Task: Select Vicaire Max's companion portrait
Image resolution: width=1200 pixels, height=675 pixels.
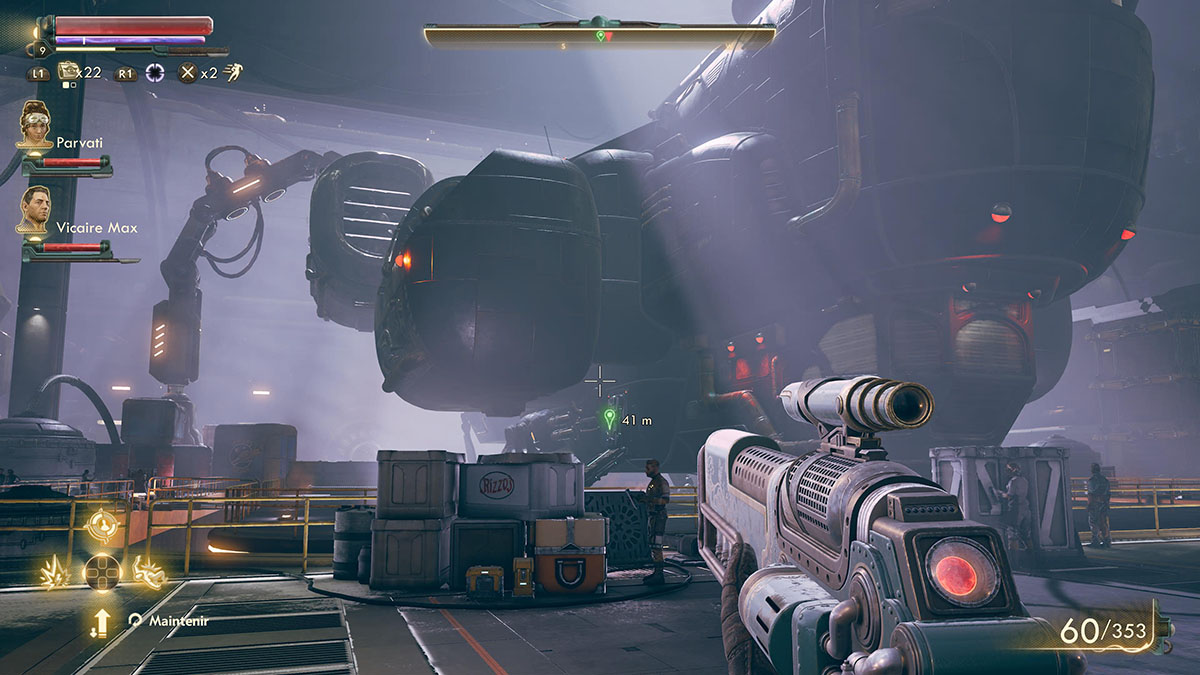Action: (x=35, y=211)
